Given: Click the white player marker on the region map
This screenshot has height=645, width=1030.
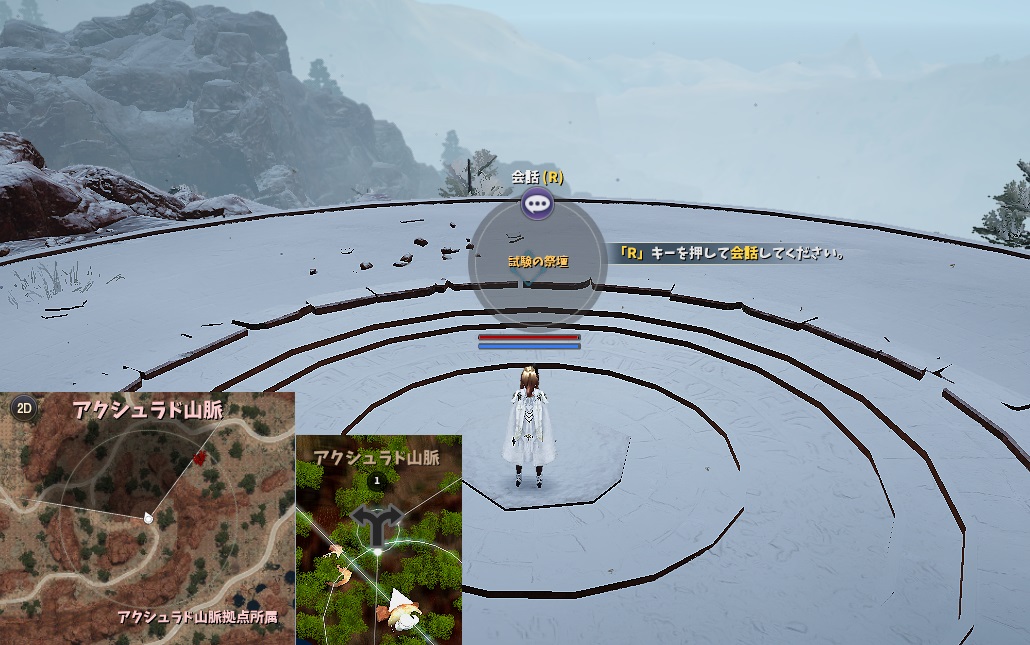Looking at the screenshot, I should coord(149,517).
